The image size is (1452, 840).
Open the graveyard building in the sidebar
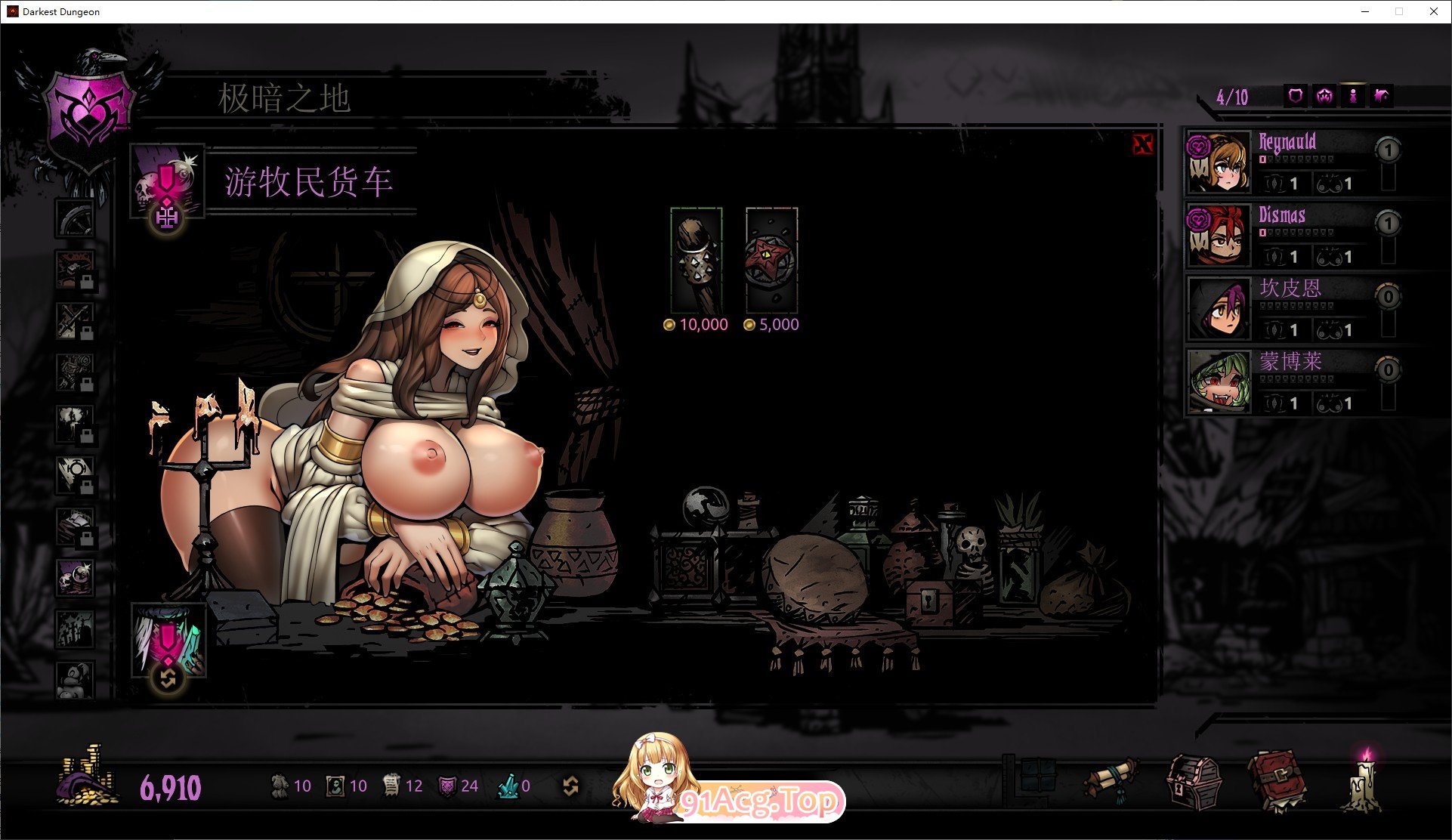click(x=75, y=628)
